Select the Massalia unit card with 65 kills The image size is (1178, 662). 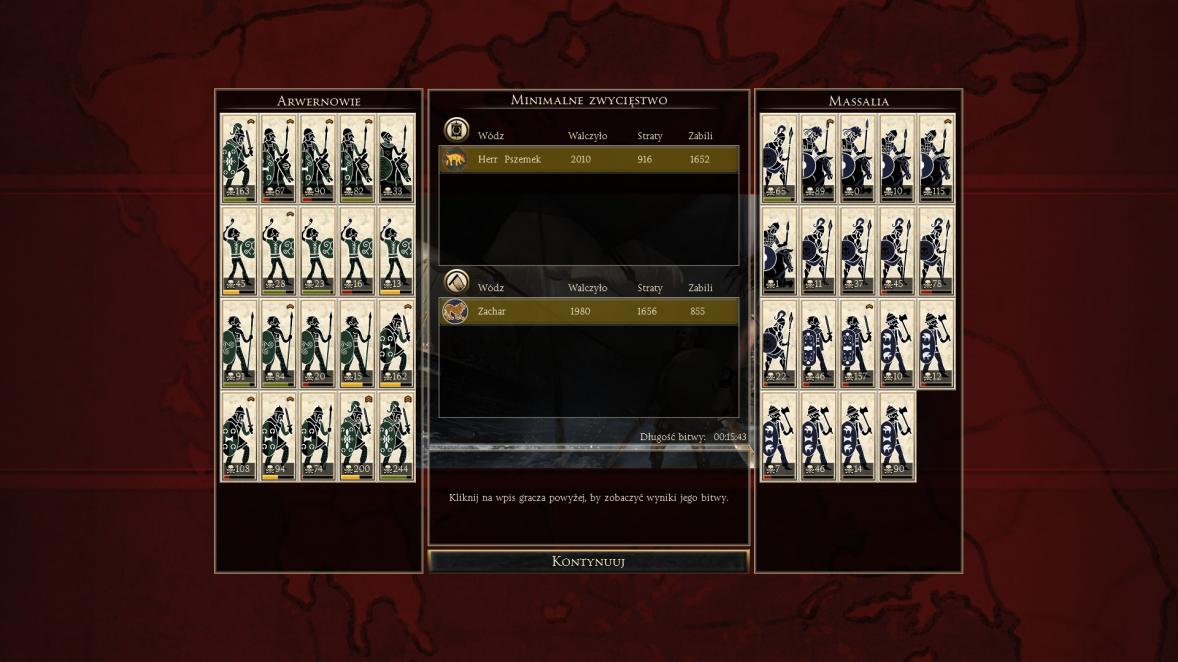coord(779,158)
